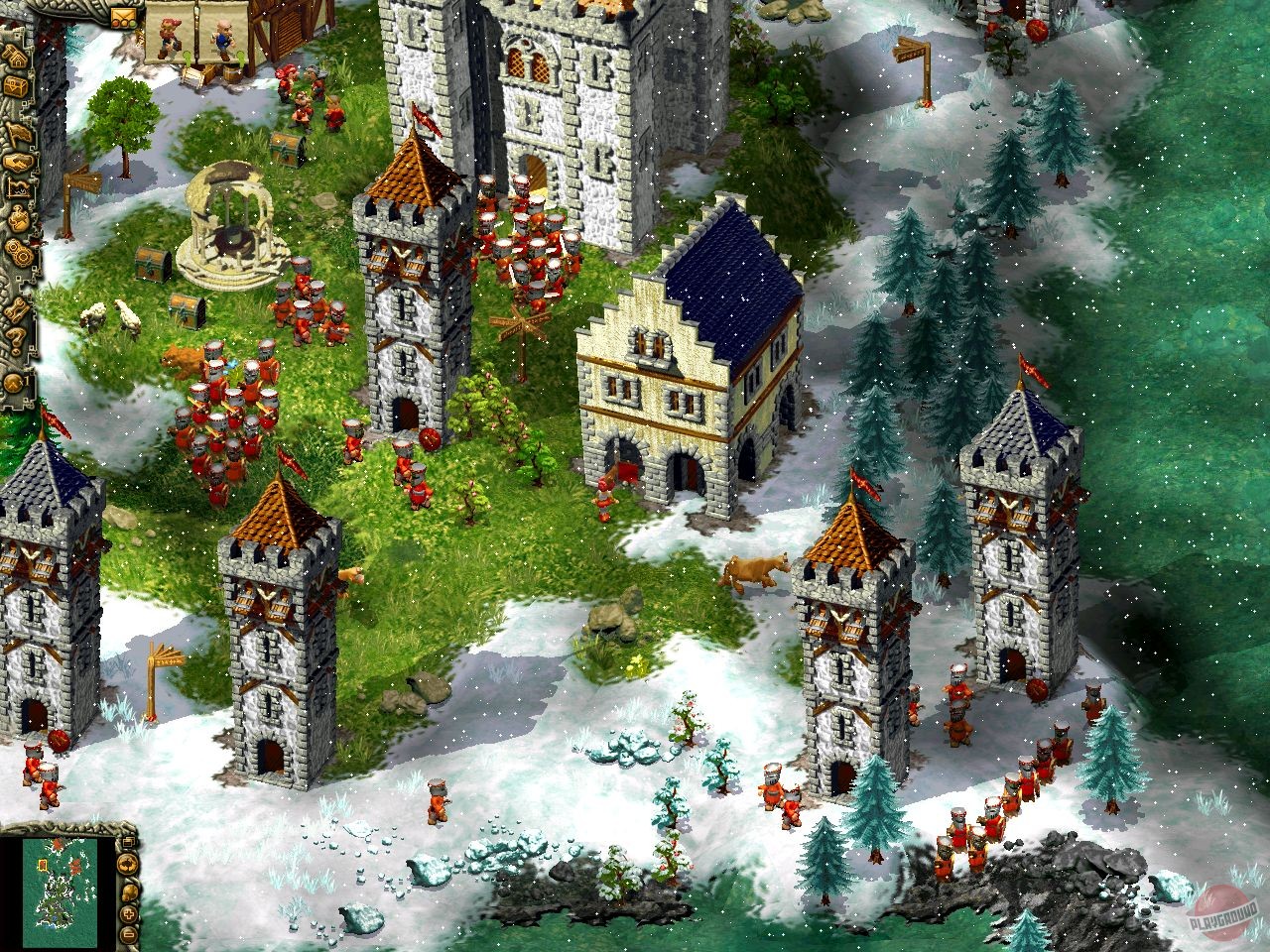Click the yellow viewport frame on the minimap

pyautogui.click(x=42, y=865)
